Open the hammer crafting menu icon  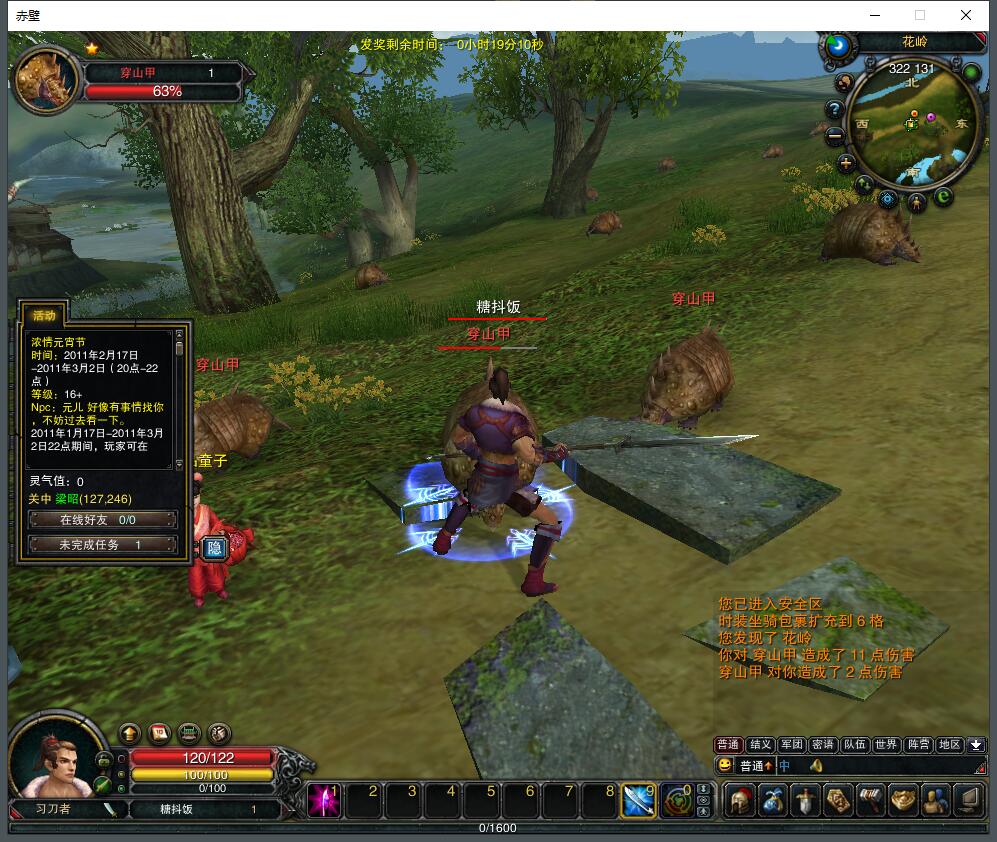pyautogui.click(x=870, y=801)
